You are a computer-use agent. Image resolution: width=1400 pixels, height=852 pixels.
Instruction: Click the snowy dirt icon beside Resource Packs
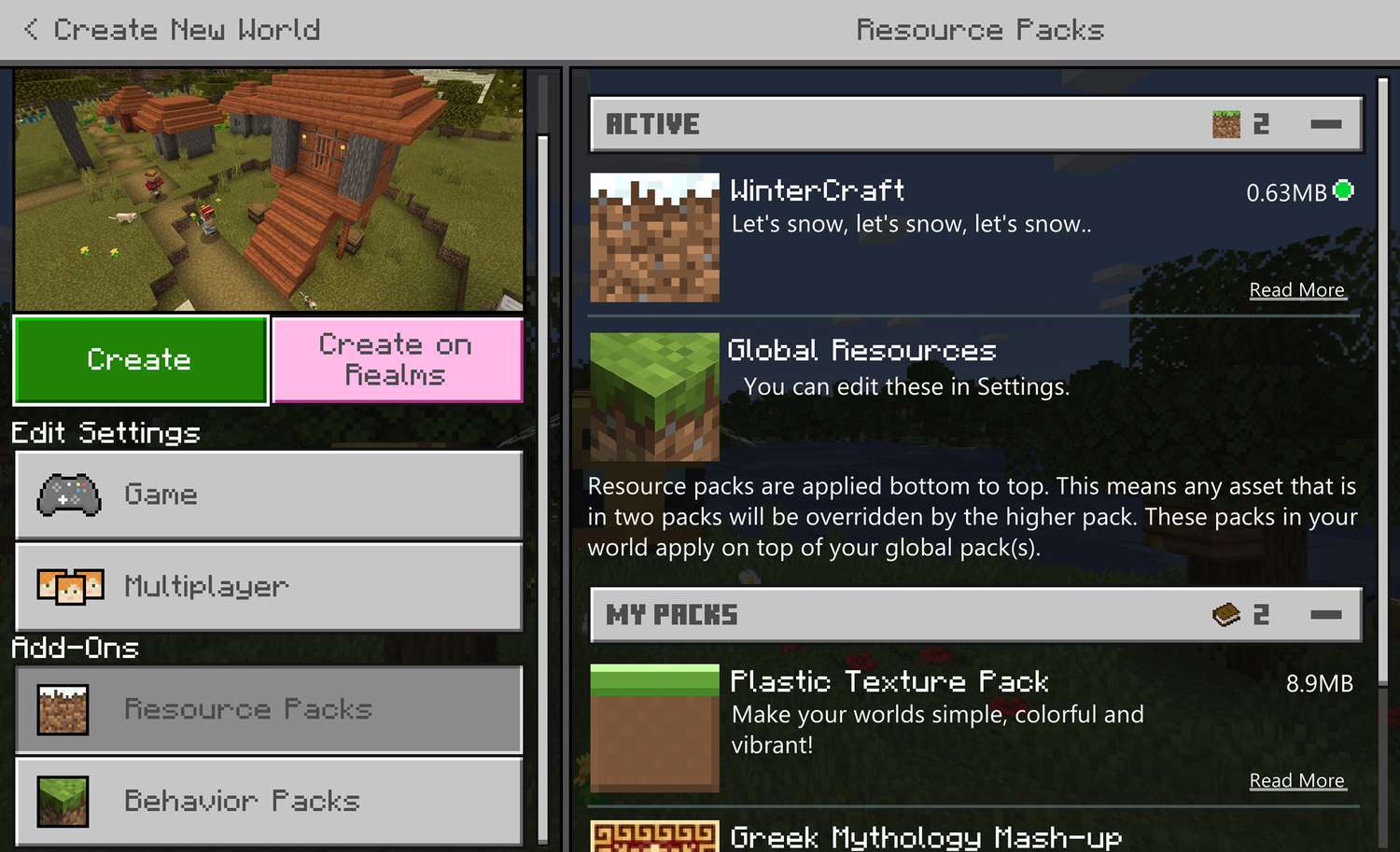[x=62, y=708]
